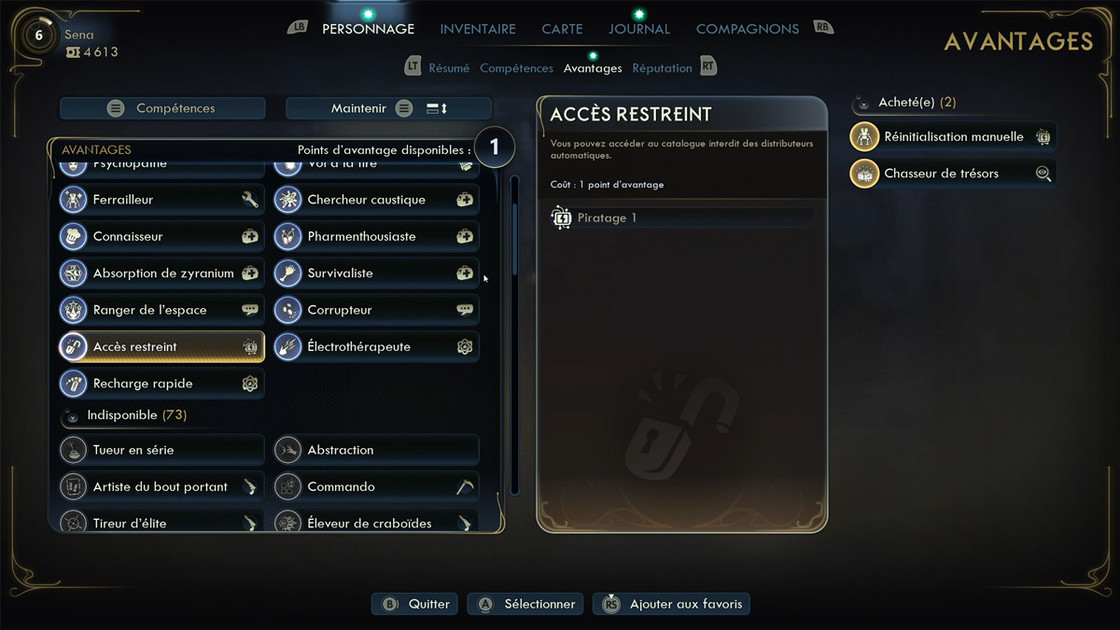
Task: Select the Électrothérapeute perk
Action: pos(376,347)
